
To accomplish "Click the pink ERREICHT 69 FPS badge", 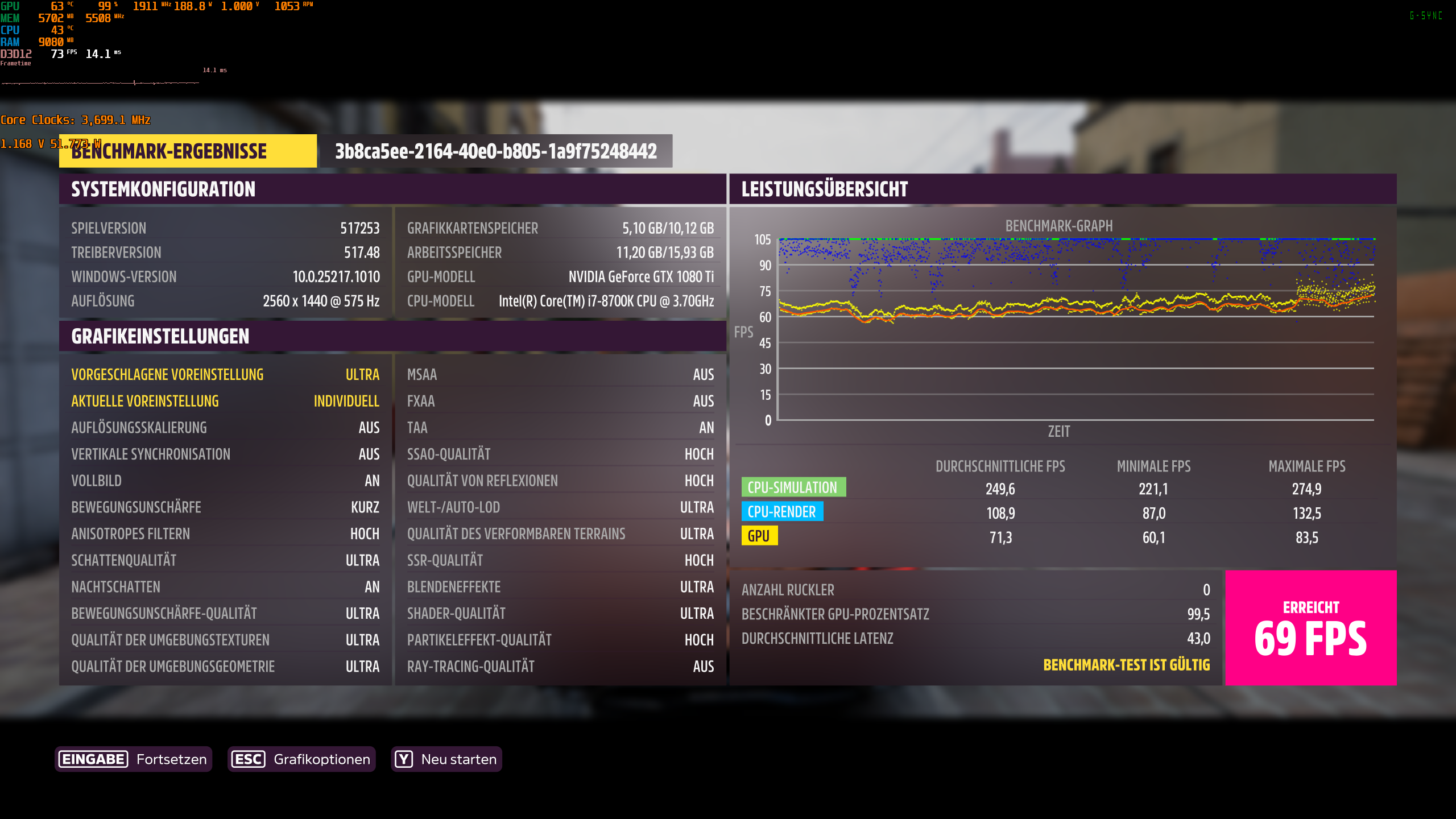I will point(1317,627).
